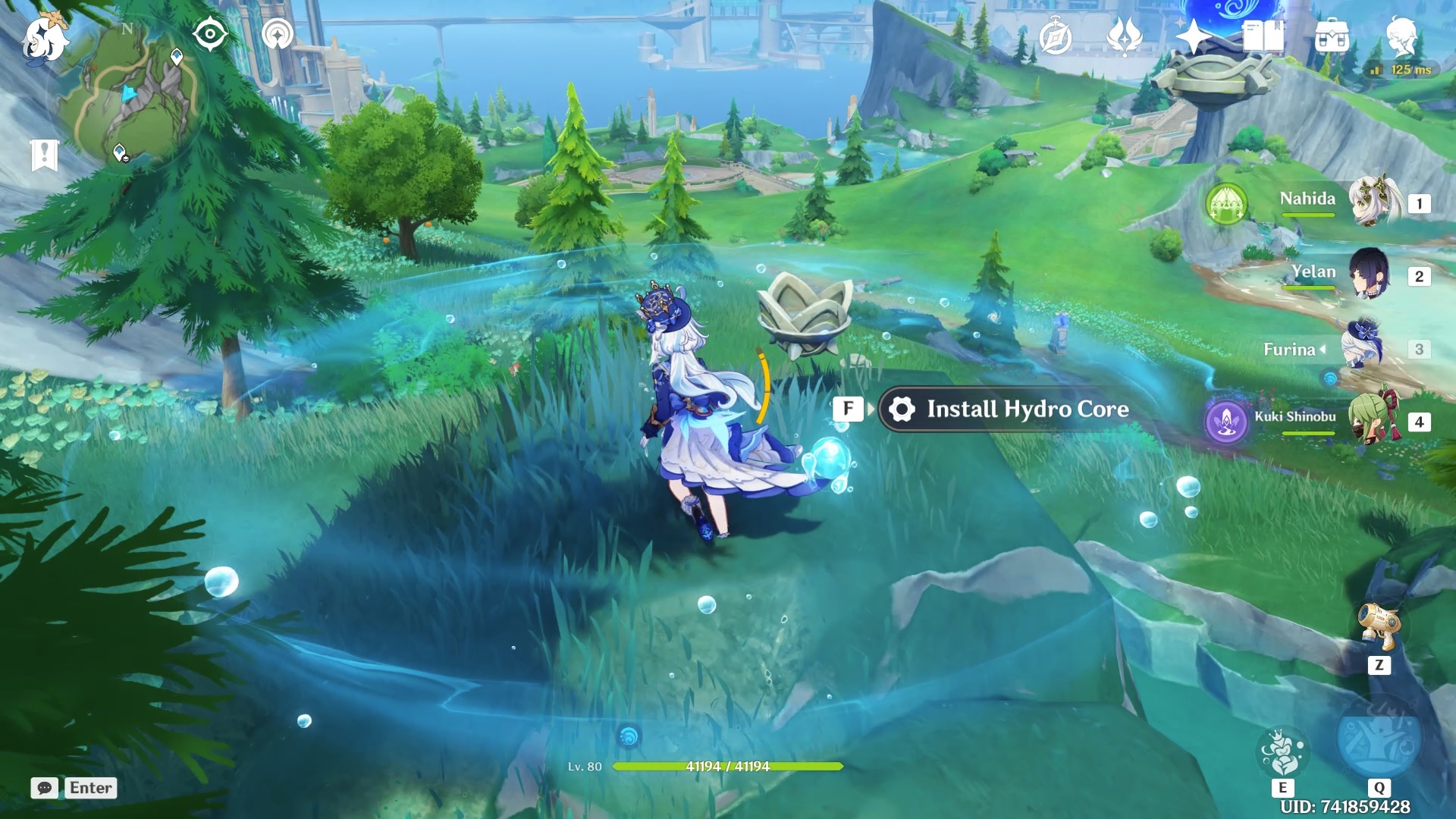Open the character profile head icon
1456x819 pixels.
pyautogui.click(x=1401, y=36)
